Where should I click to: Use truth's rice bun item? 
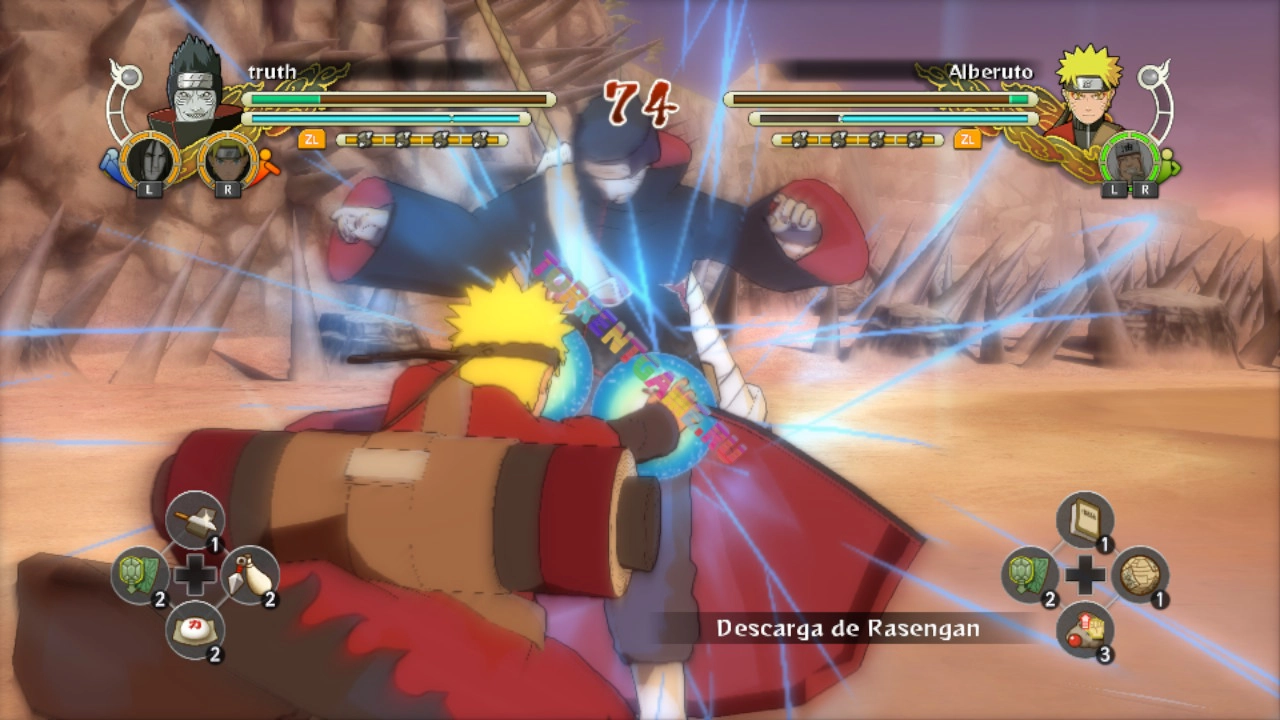point(194,630)
